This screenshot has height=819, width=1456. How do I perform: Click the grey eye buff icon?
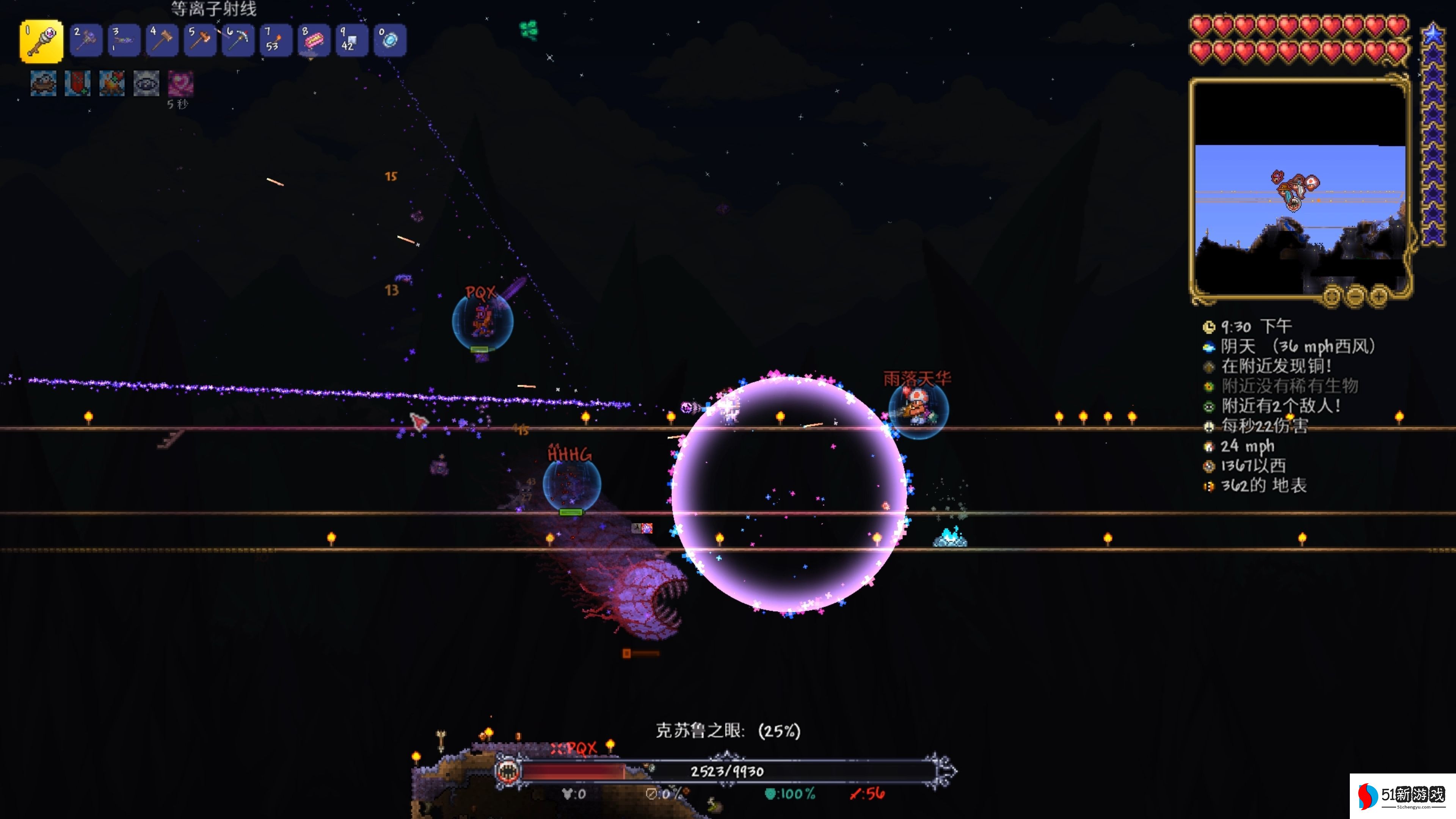146,84
